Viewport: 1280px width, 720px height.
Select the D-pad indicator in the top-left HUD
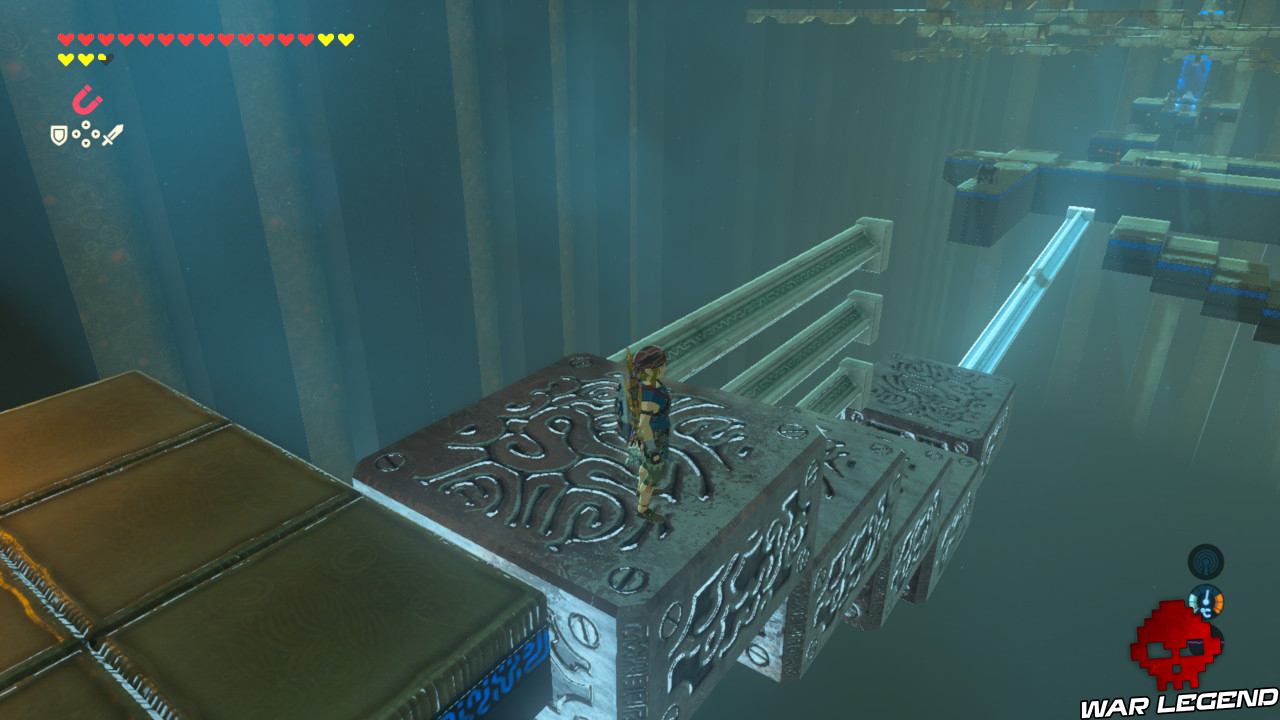tap(86, 134)
